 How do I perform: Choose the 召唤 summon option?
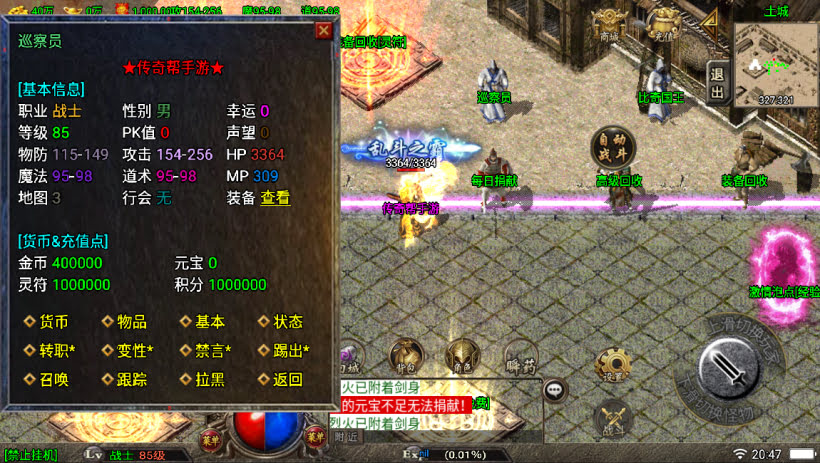pos(53,380)
